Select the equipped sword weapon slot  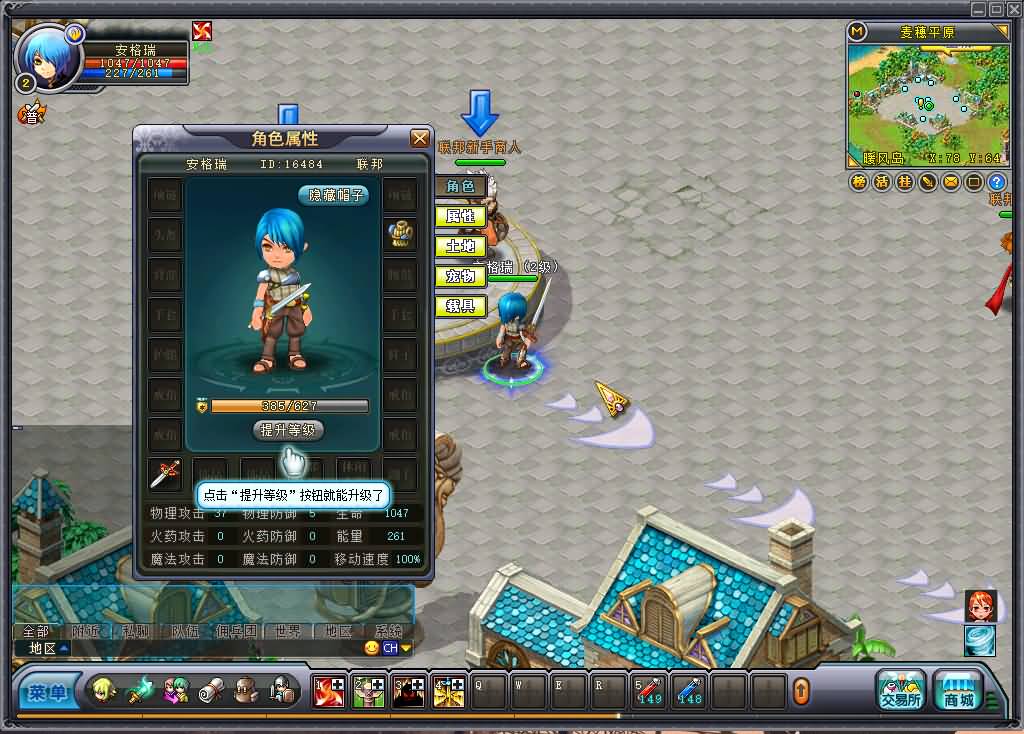click(165, 474)
